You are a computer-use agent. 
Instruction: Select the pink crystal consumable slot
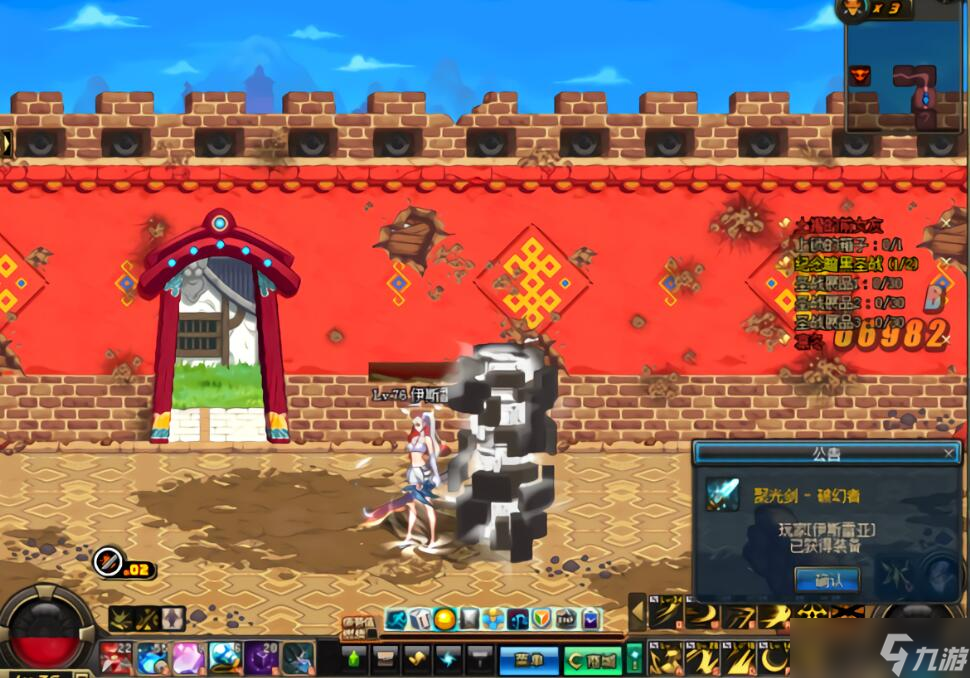pyautogui.click(x=189, y=658)
